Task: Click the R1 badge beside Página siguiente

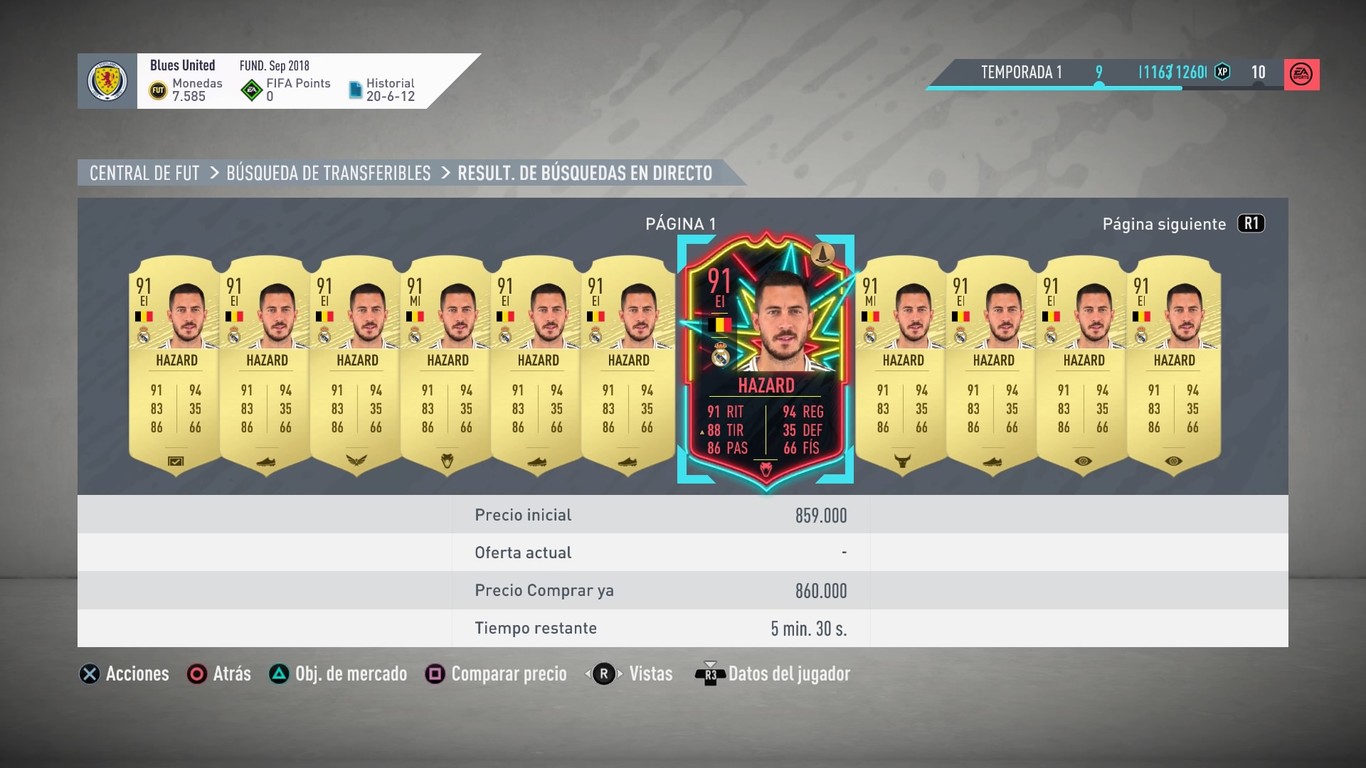Action: (x=1251, y=223)
